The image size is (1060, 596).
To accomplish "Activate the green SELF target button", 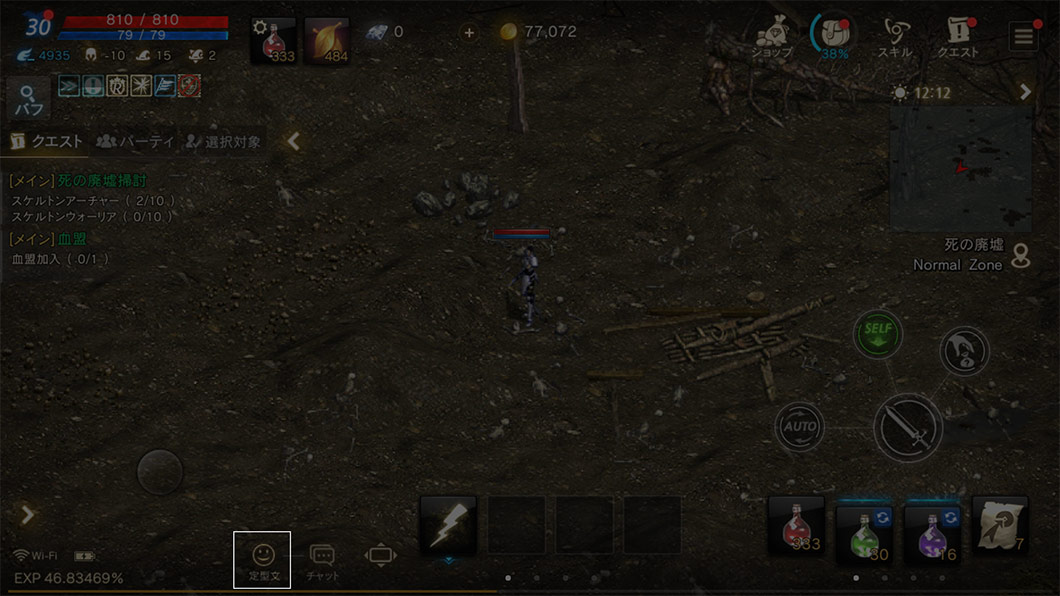I will click(x=877, y=334).
